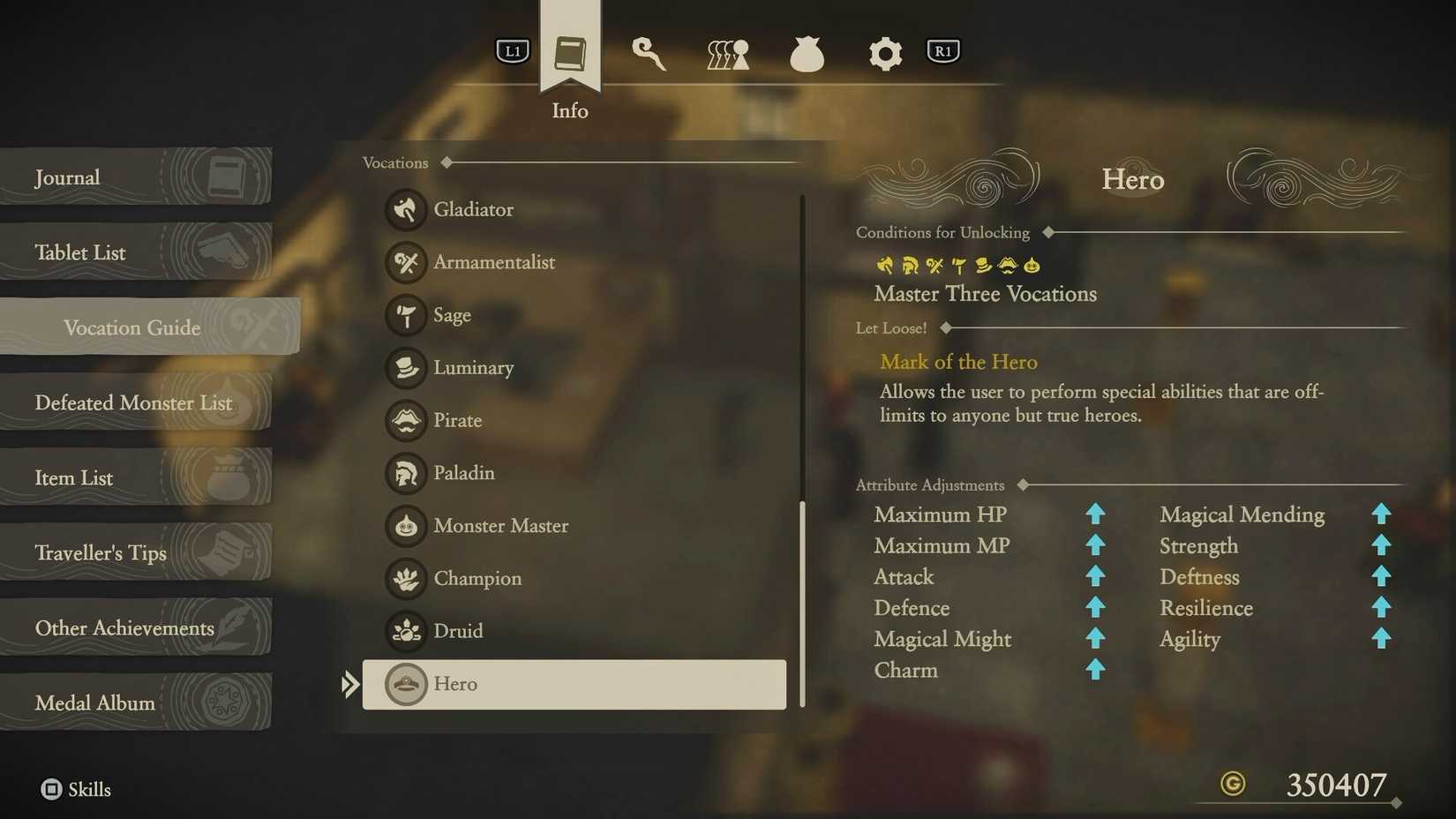
Task: Click the Druid leaf icon
Action: 405,631
